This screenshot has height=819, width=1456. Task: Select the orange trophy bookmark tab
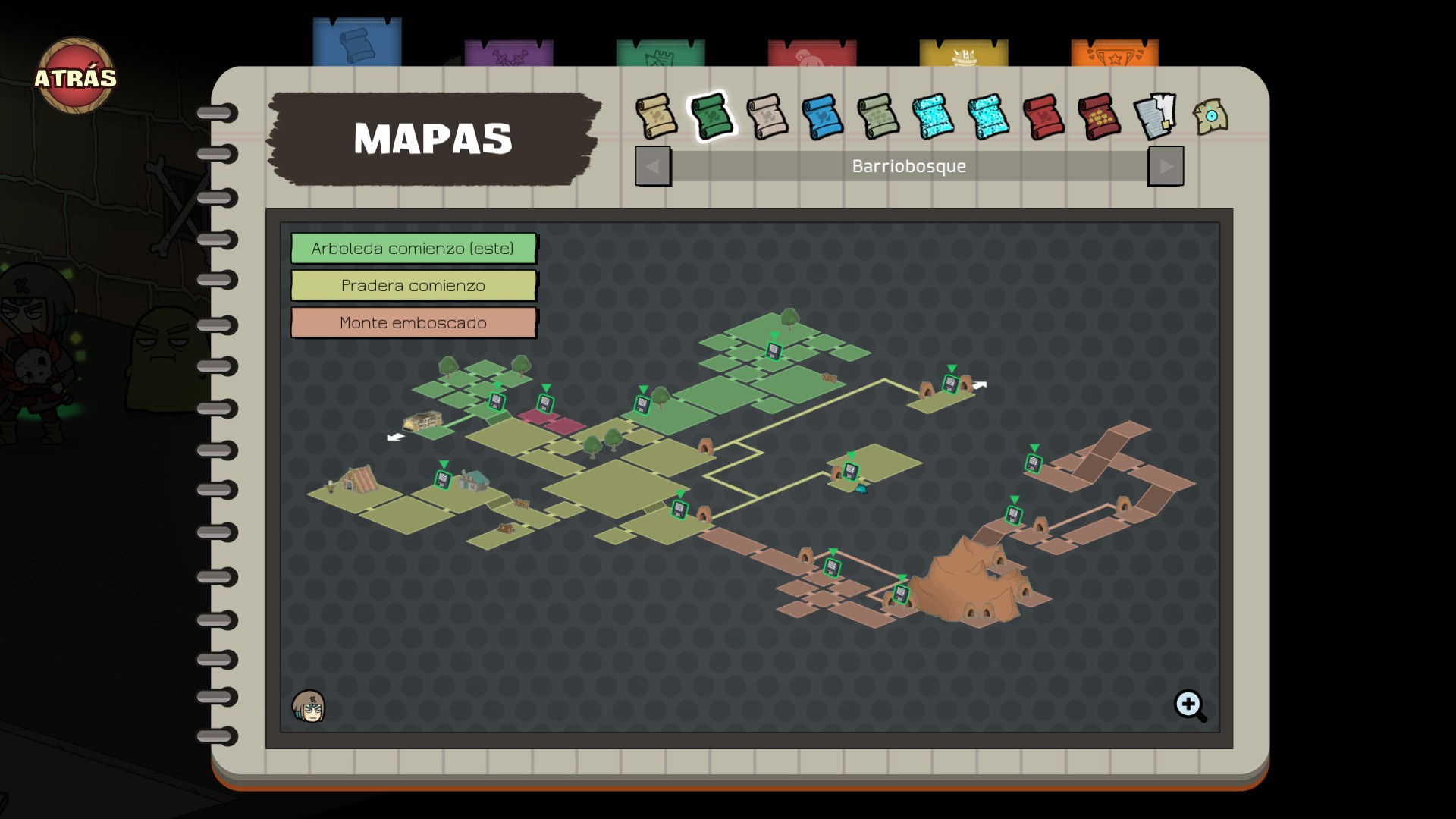[x=1114, y=55]
